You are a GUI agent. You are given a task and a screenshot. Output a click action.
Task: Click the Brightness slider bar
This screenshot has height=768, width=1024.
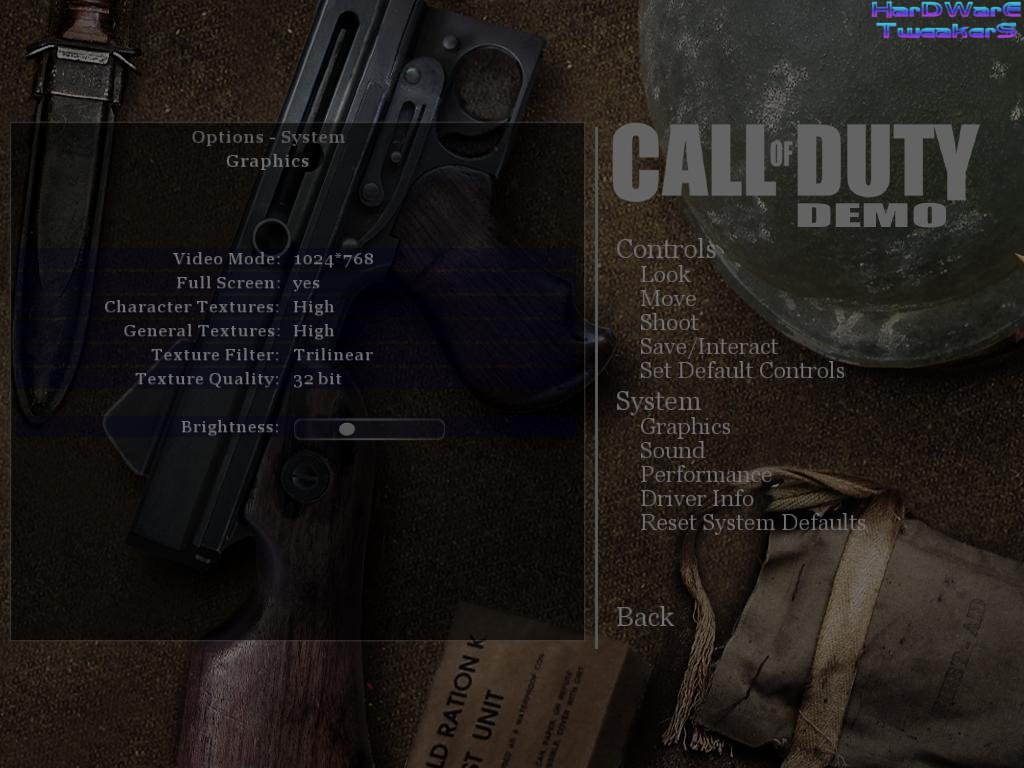pyautogui.click(x=369, y=429)
